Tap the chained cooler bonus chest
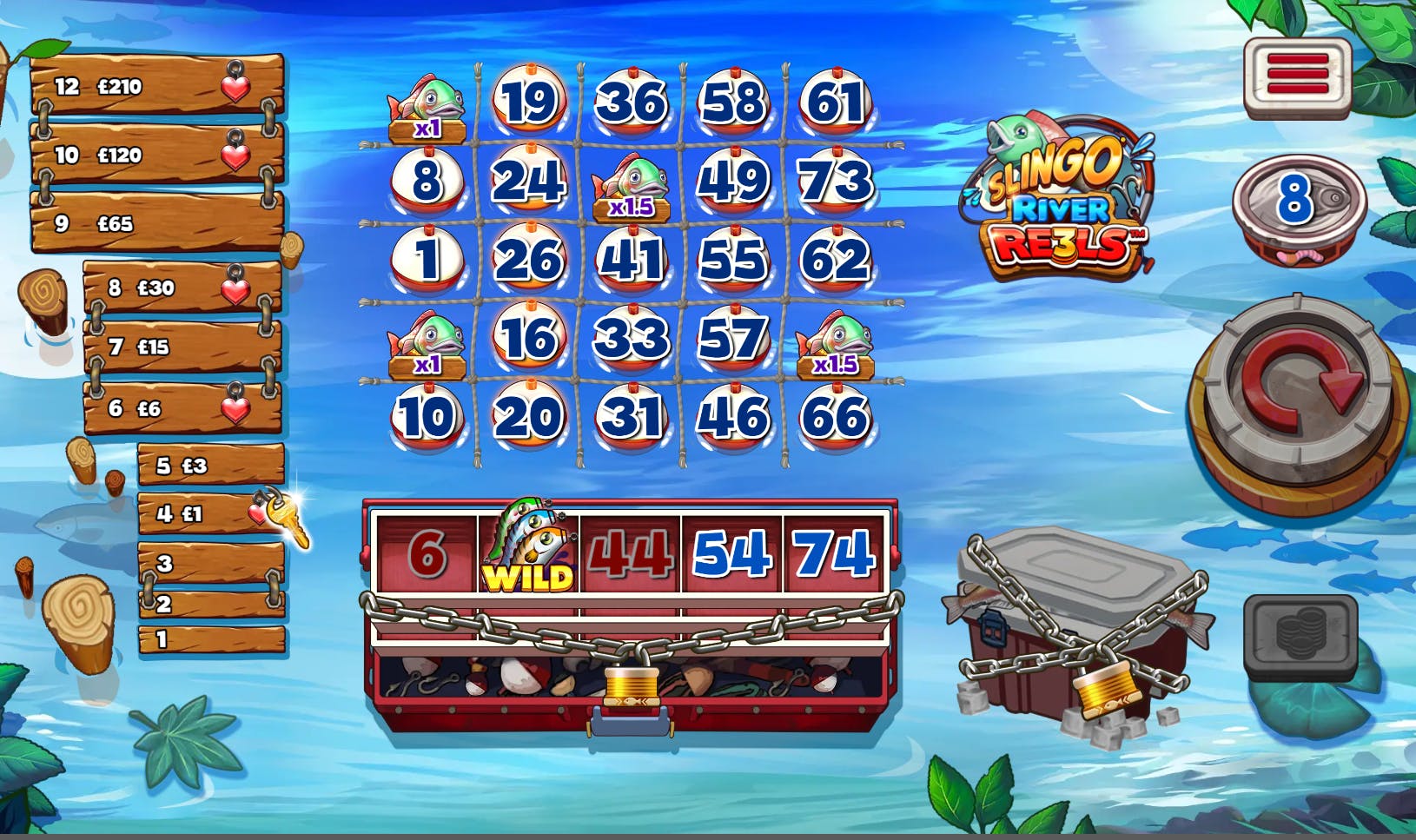 coord(1077,634)
